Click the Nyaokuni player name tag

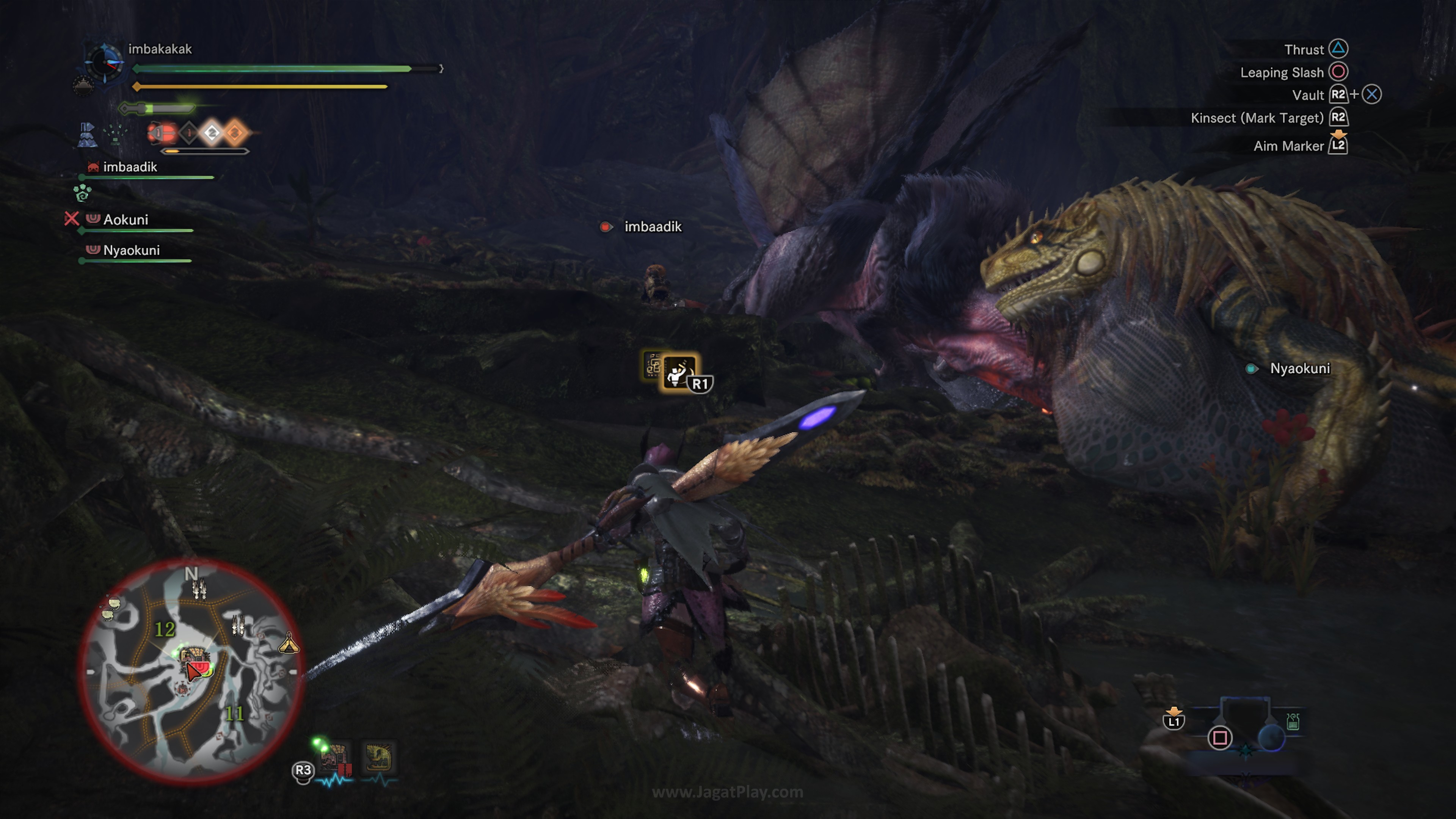[1299, 369]
